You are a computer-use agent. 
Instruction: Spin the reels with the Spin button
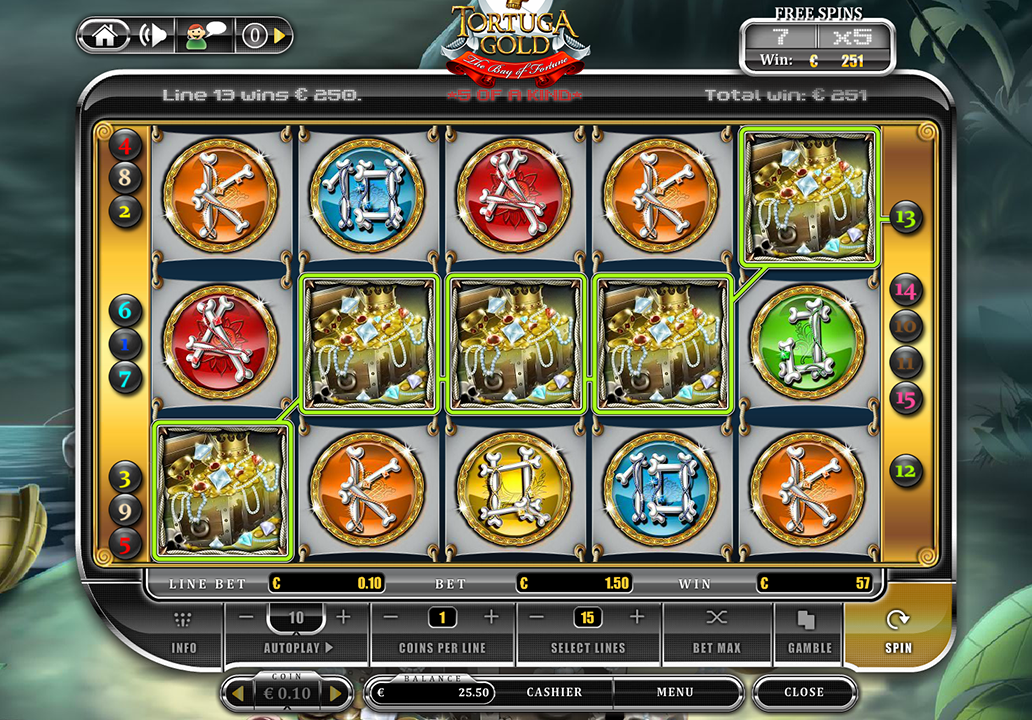click(897, 631)
